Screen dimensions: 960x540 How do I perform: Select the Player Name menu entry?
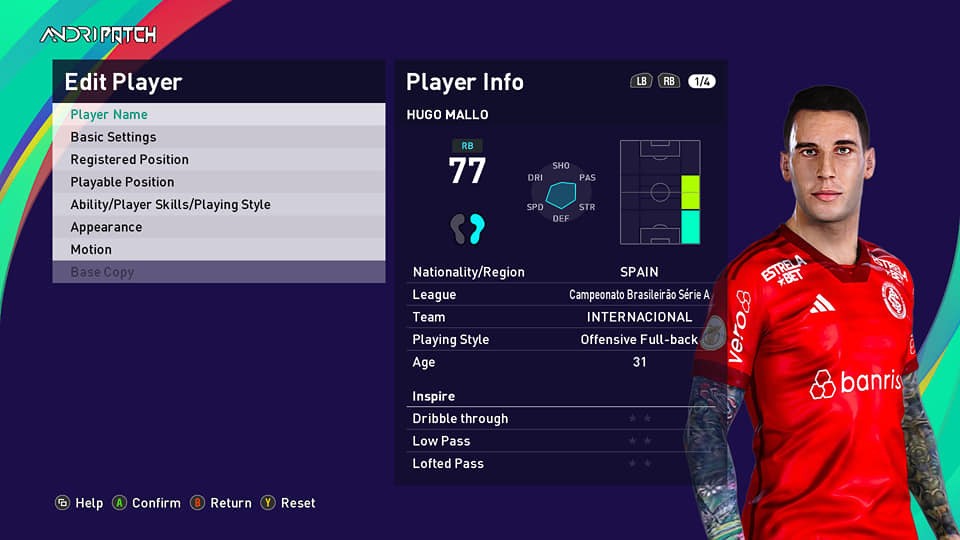point(218,115)
